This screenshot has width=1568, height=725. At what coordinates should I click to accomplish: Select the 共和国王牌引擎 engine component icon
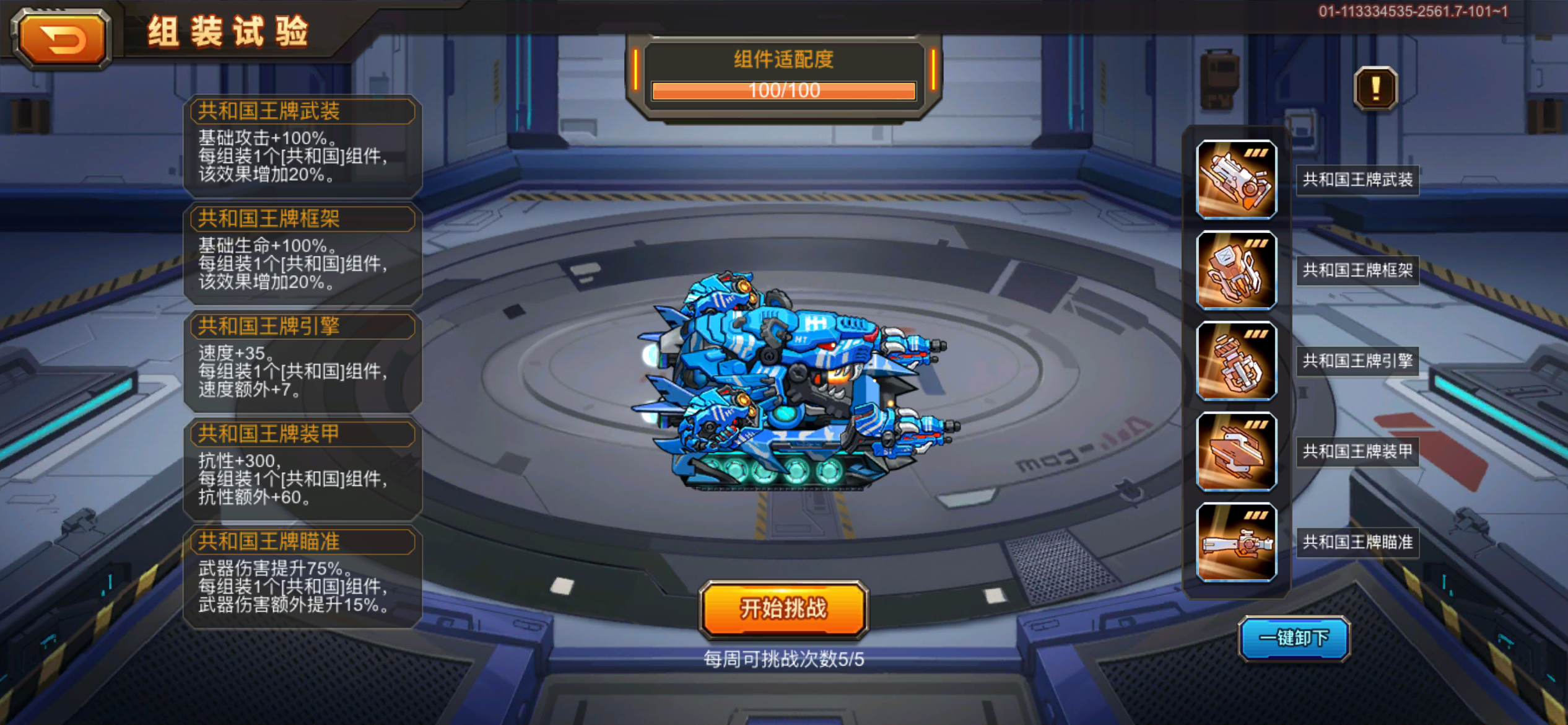1236,361
